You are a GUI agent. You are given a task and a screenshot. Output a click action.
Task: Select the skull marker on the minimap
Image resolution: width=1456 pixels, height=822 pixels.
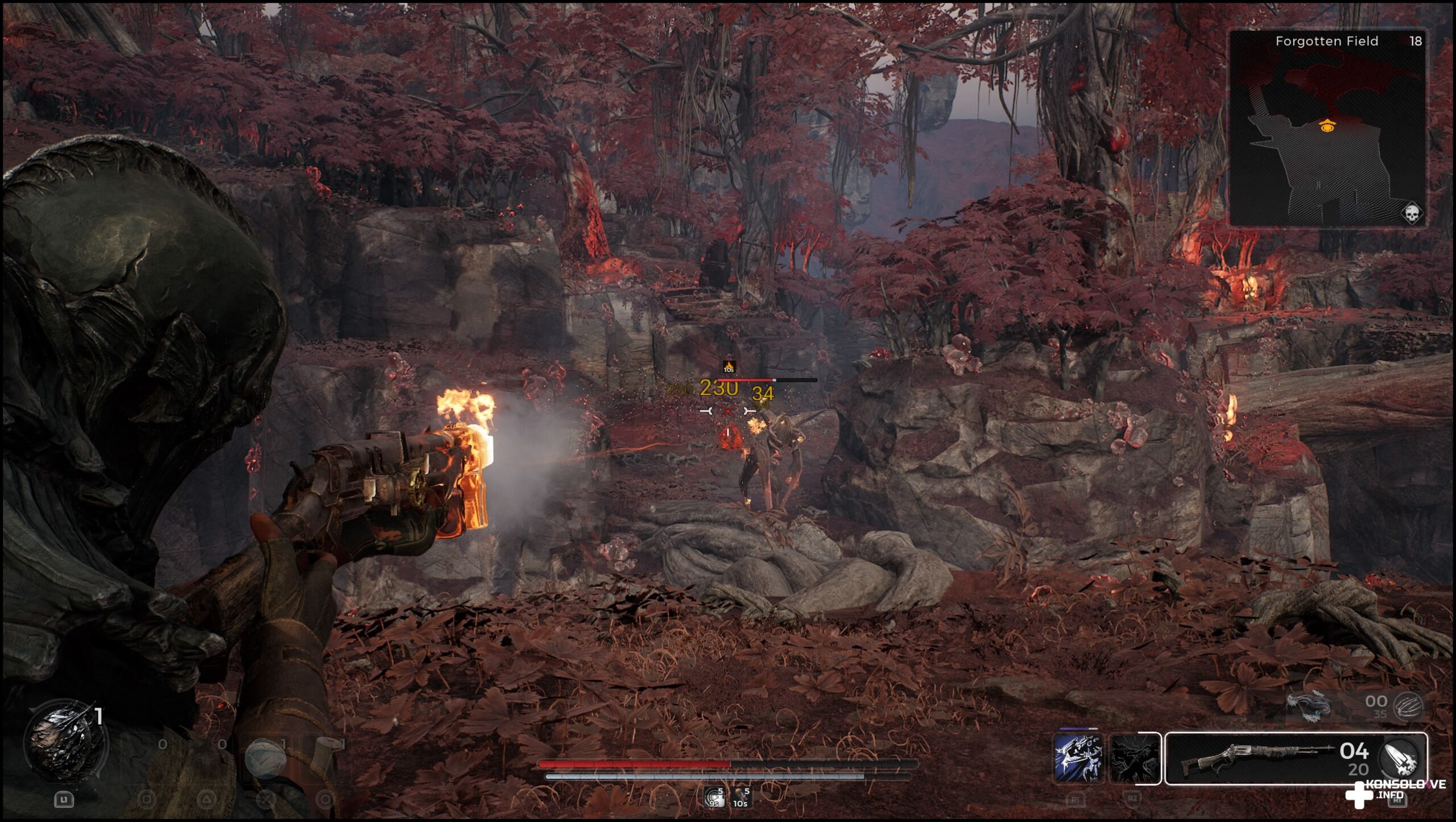[x=1410, y=213]
